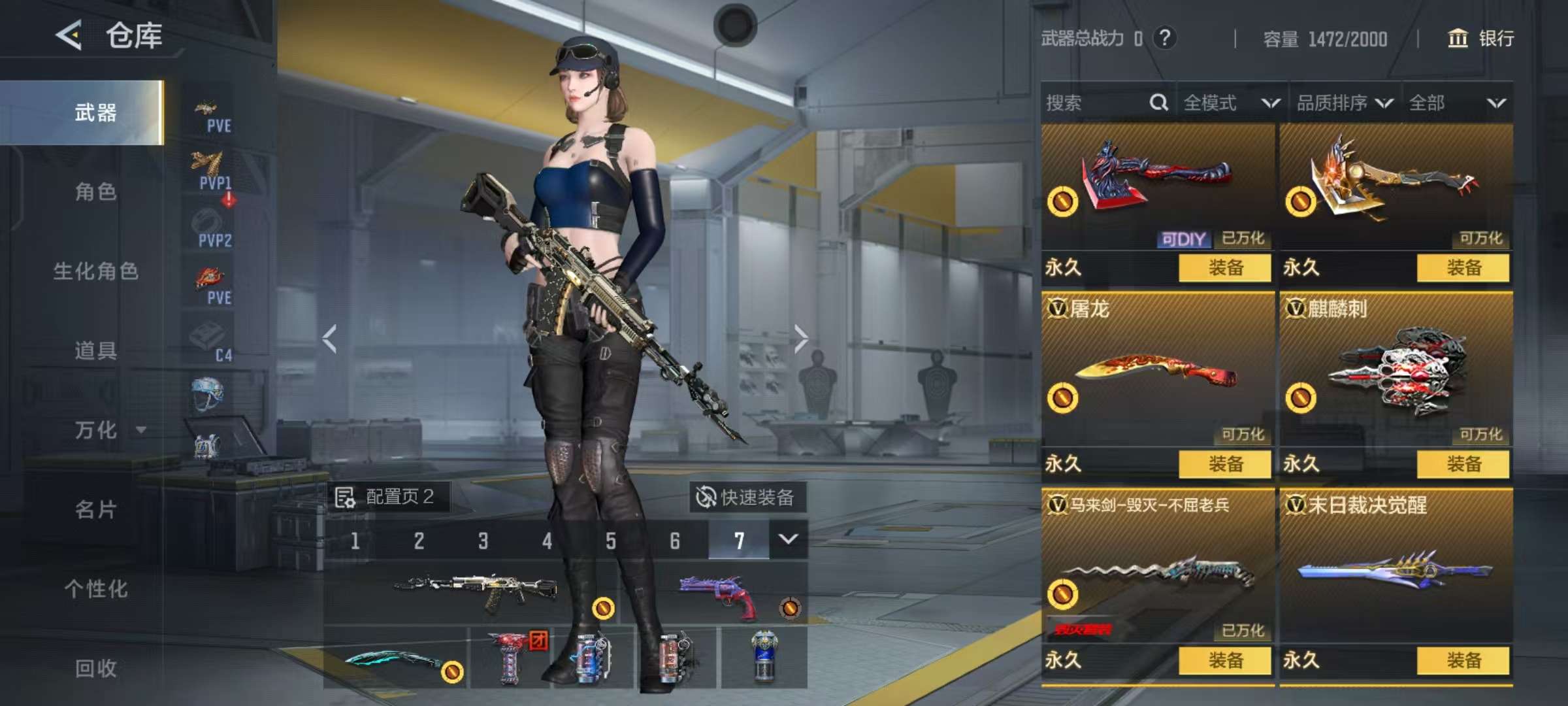Open the 回收 recycle section

pos(95,668)
